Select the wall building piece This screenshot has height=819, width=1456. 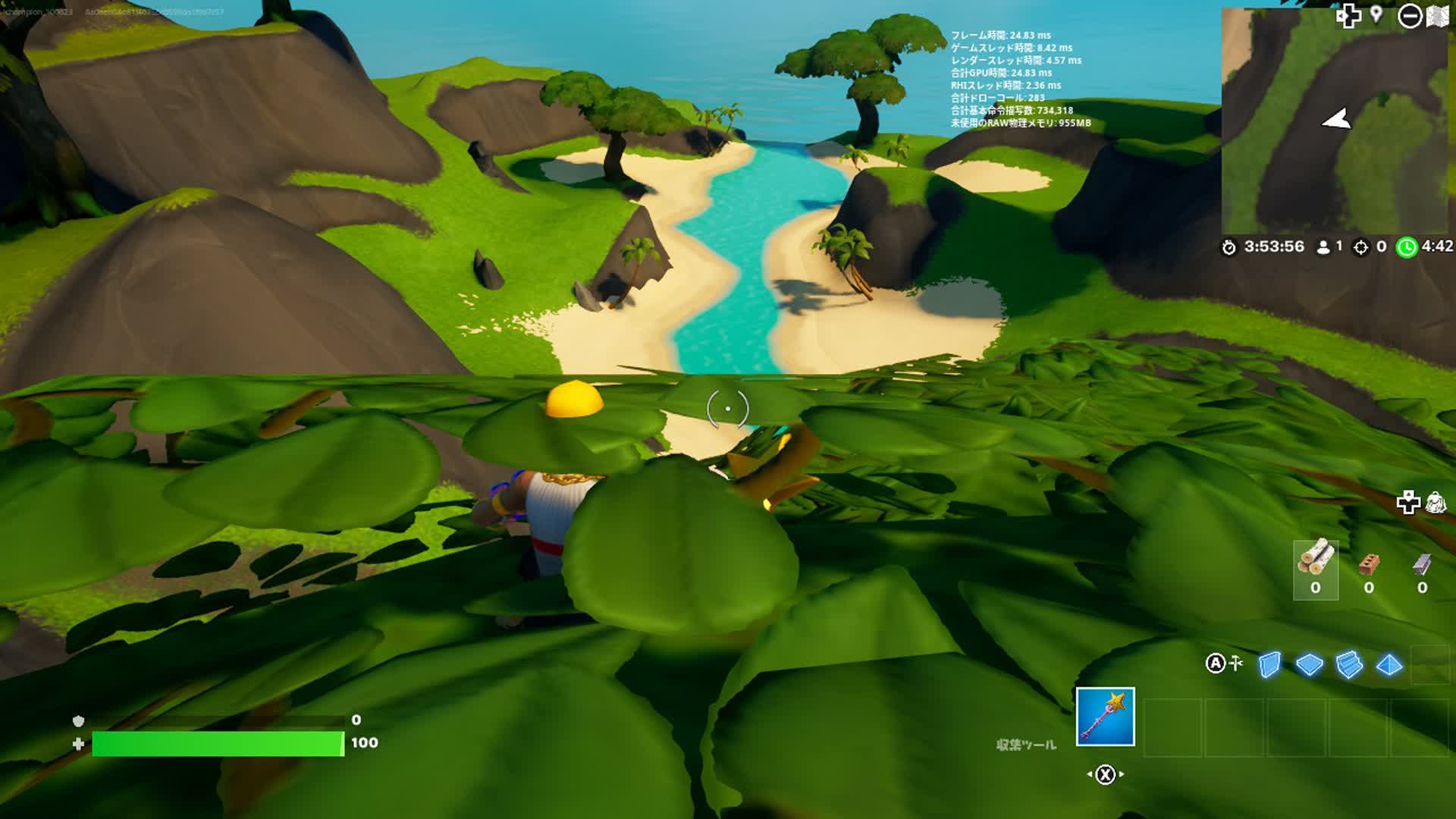click(1269, 665)
